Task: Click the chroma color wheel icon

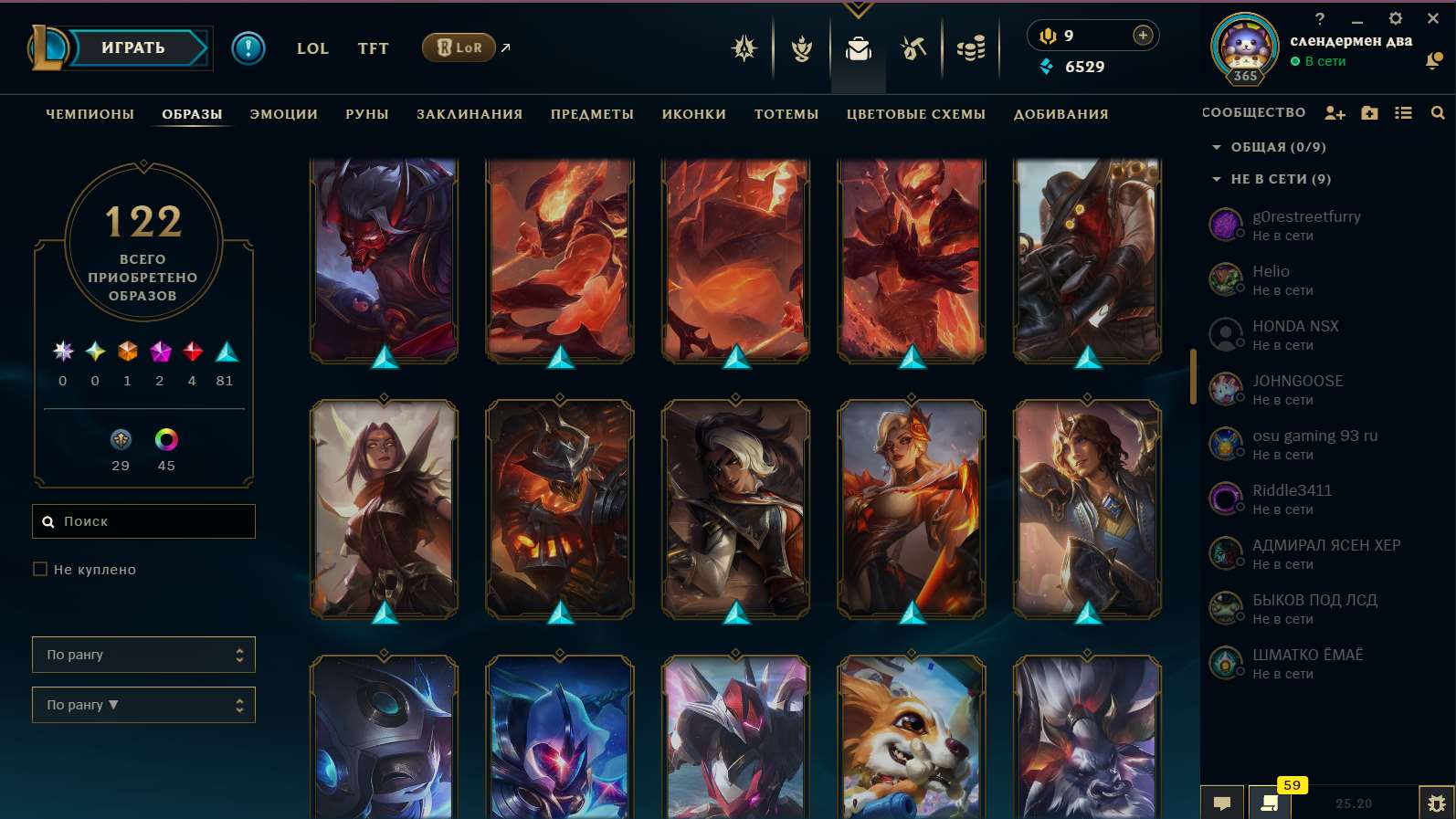Action: pyautogui.click(x=165, y=439)
